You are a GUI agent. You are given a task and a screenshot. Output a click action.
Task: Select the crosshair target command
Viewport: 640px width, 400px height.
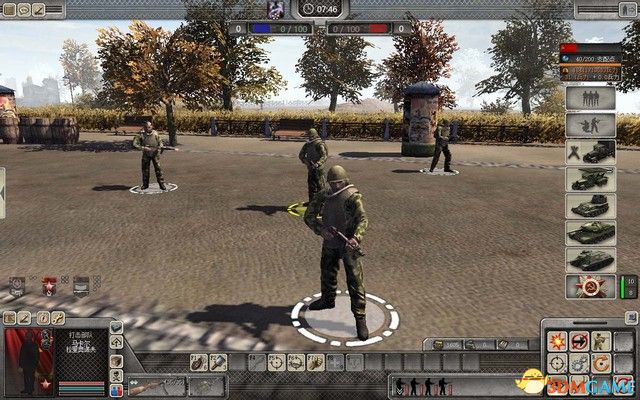[555, 363]
